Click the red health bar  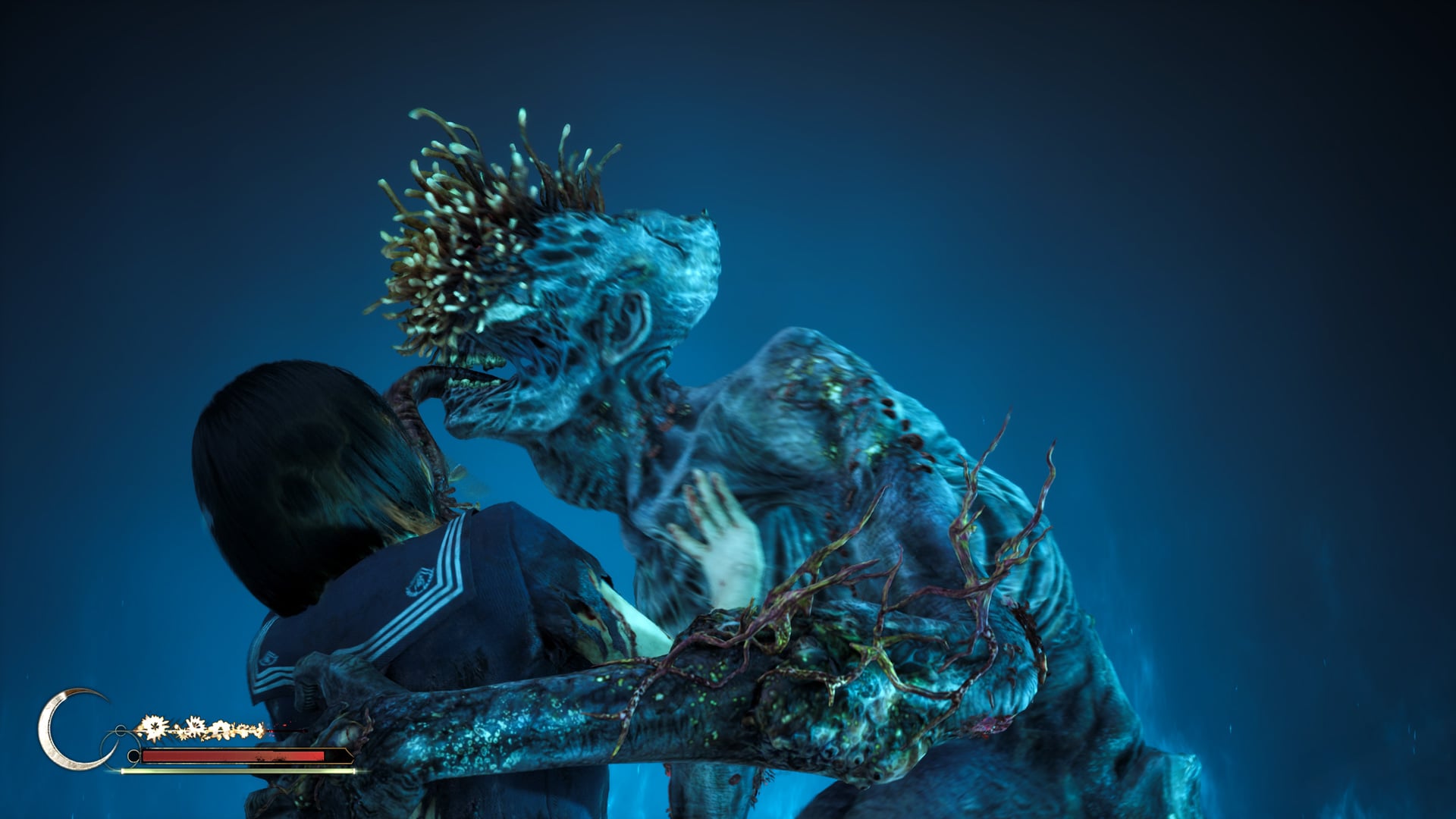220,758
